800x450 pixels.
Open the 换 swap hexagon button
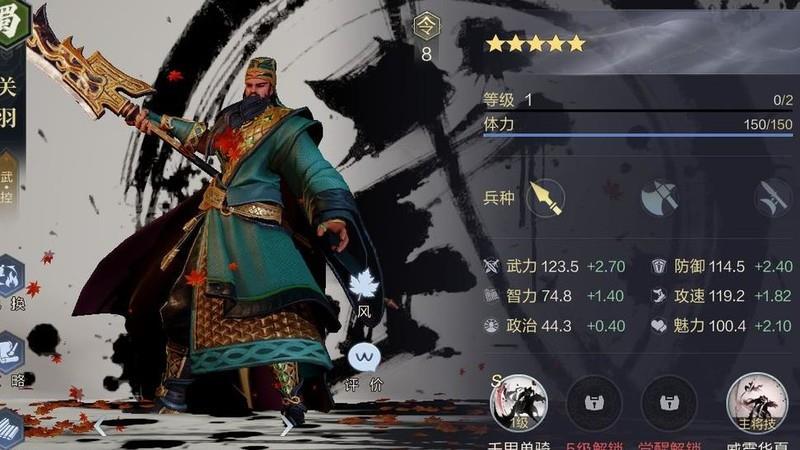point(10,275)
